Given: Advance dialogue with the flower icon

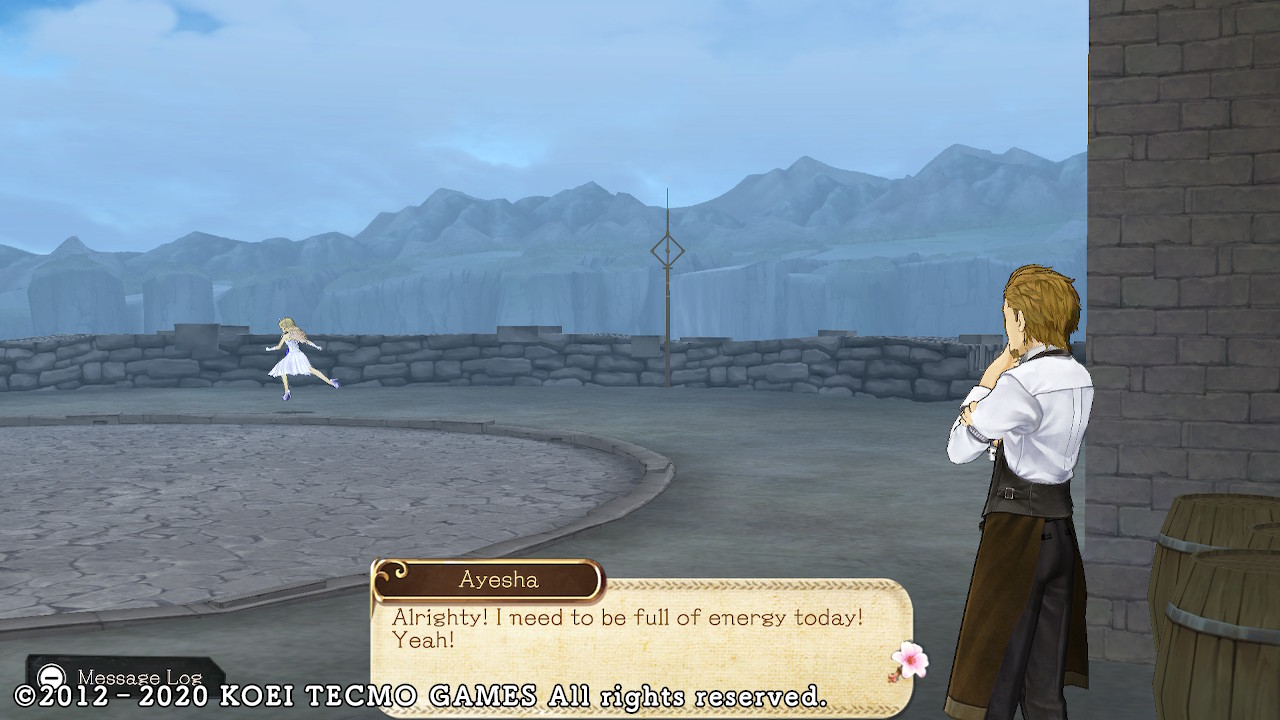Looking at the screenshot, I should click(909, 661).
